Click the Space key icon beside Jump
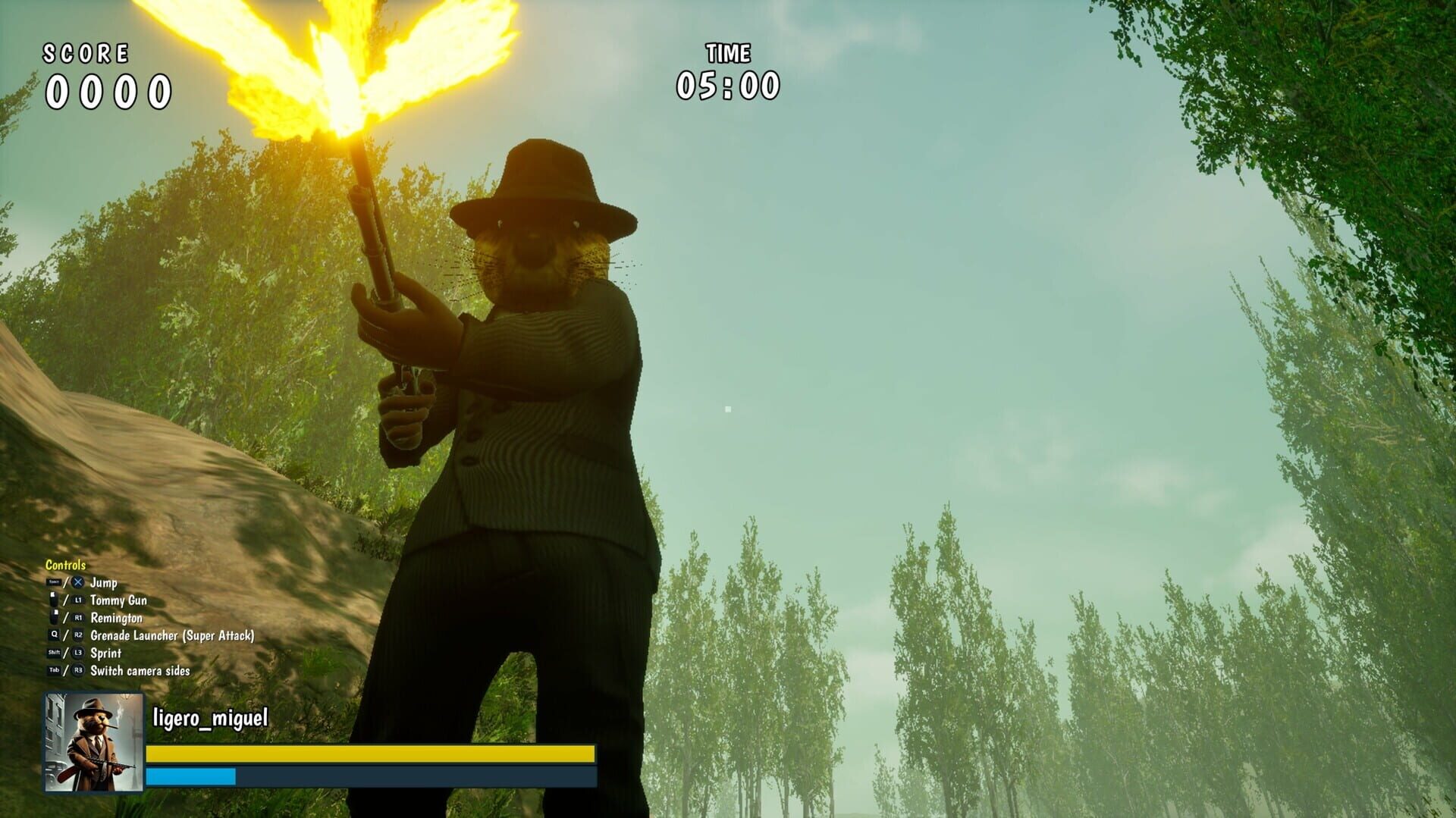Screen dimensions: 1456x818 pos(54,582)
